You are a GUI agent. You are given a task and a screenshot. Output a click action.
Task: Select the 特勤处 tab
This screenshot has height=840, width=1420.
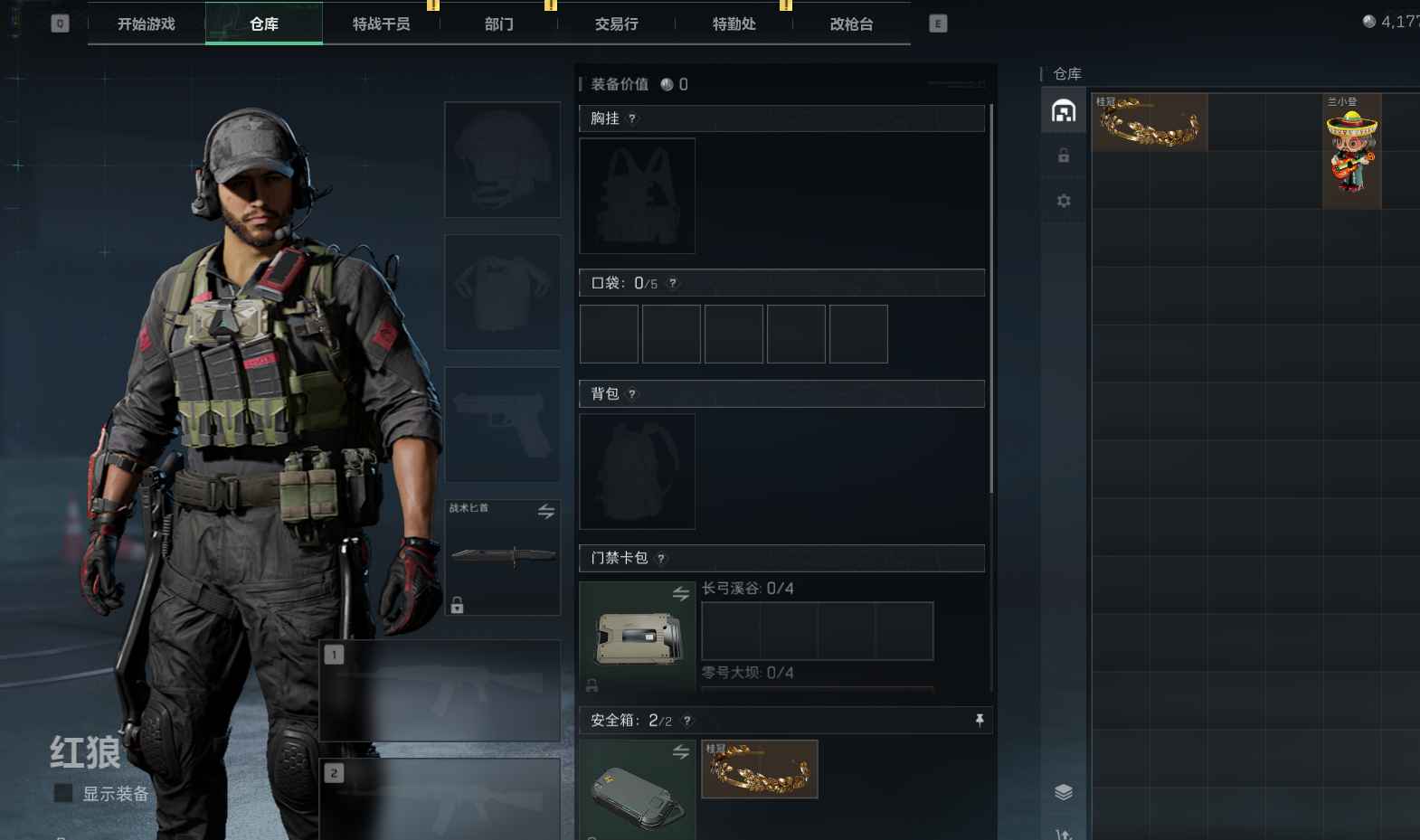734,24
